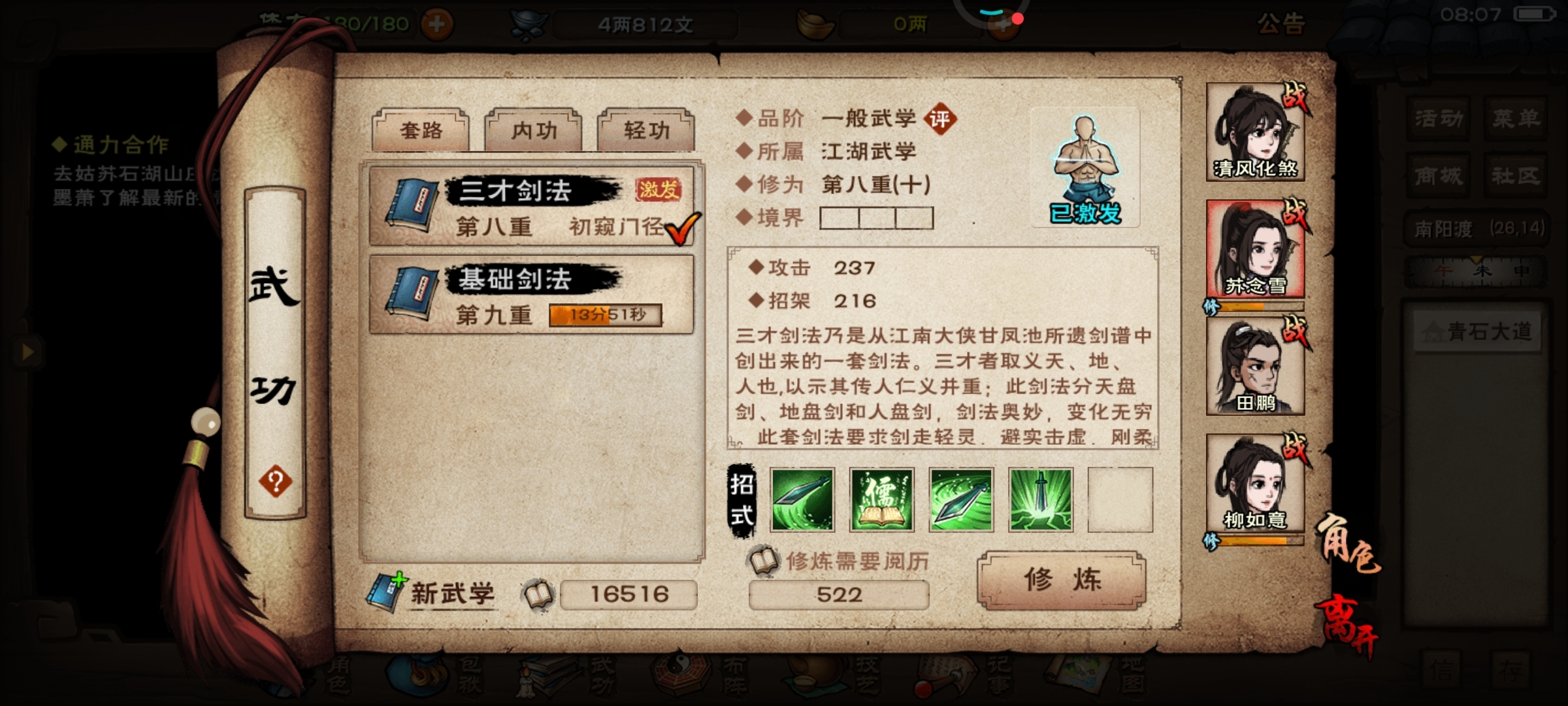Open the 公告 announcements
The height and width of the screenshot is (706, 1568).
(x=1281, y=24)
